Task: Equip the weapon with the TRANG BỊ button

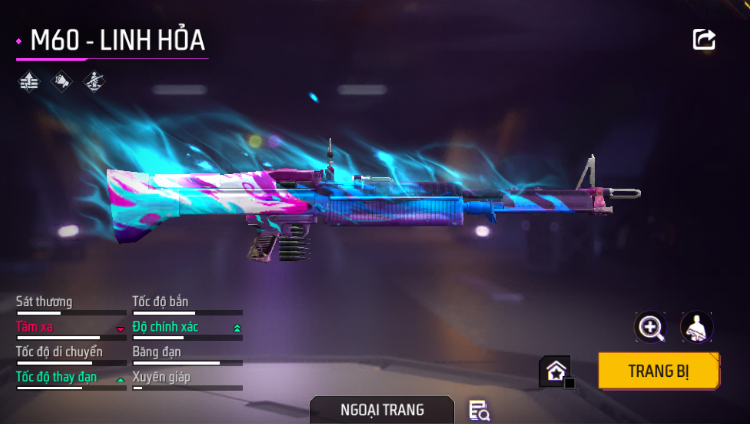Action: click(659, 370)
